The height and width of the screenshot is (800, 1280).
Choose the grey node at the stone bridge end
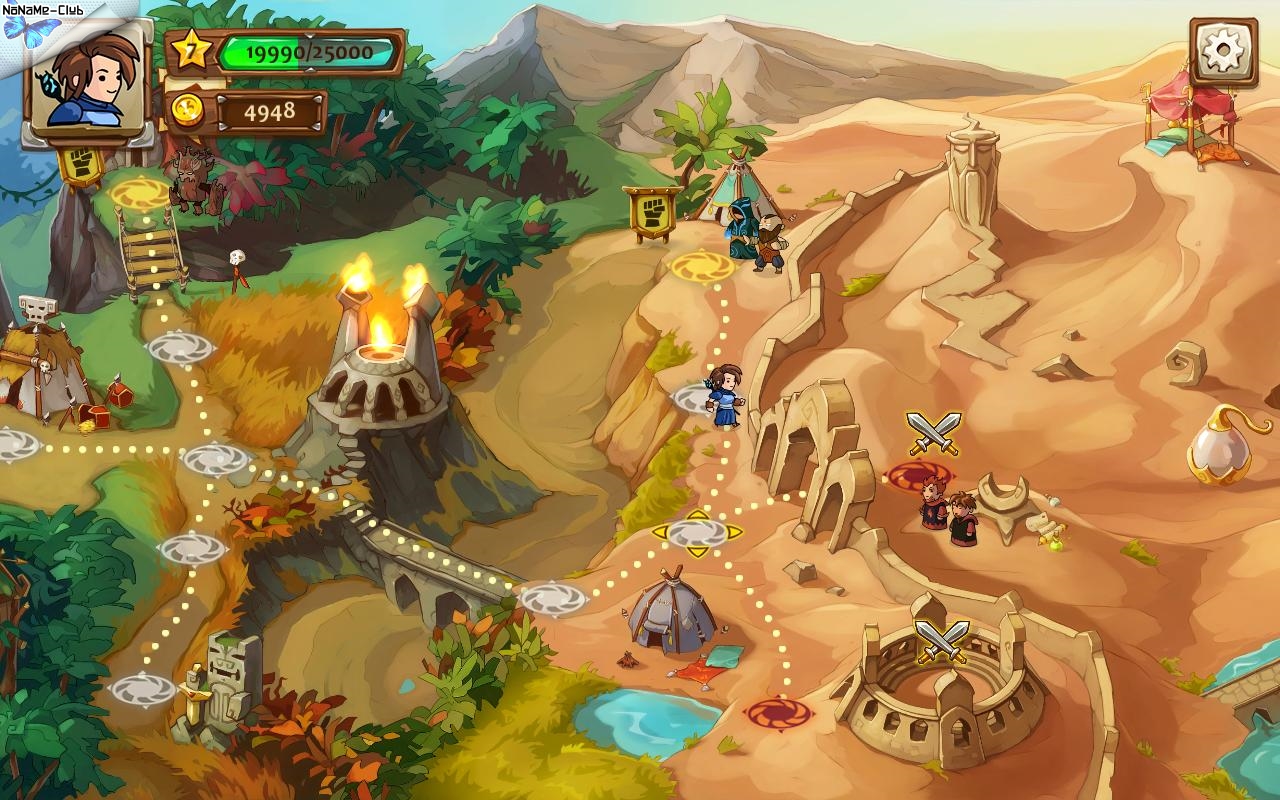(x=552, y=598)
